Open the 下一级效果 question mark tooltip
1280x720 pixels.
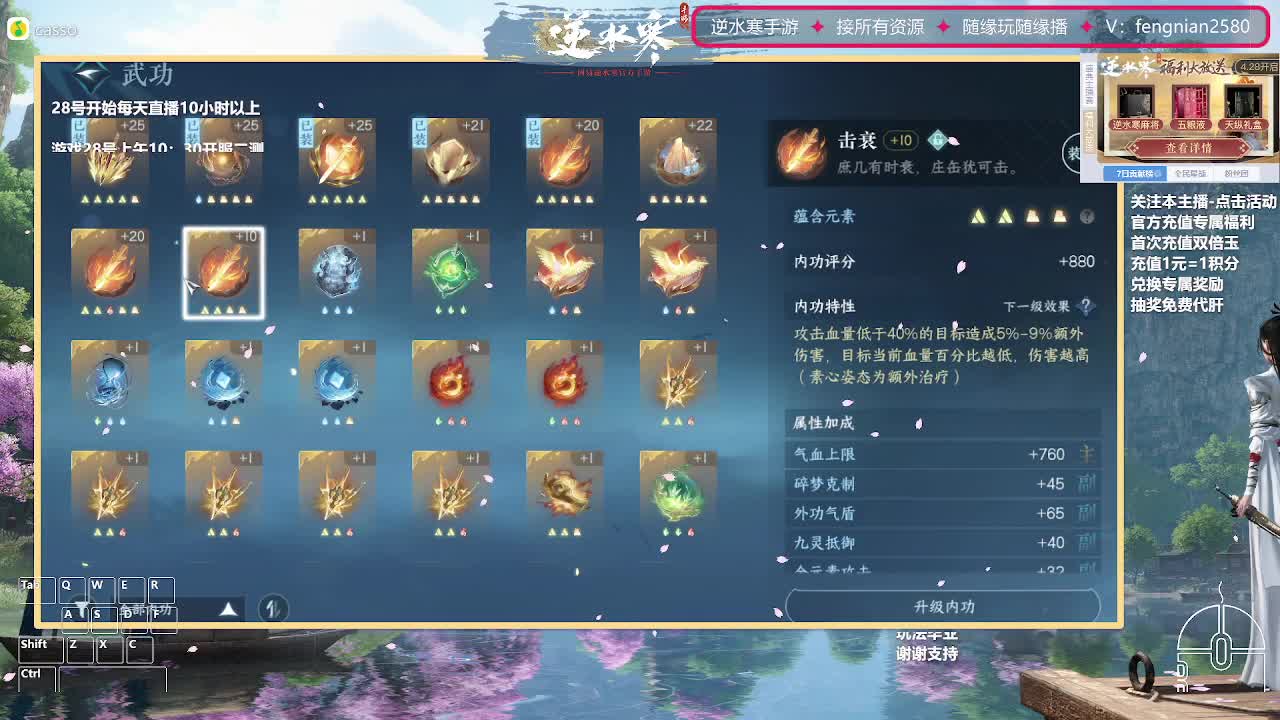pos(1084,304)
